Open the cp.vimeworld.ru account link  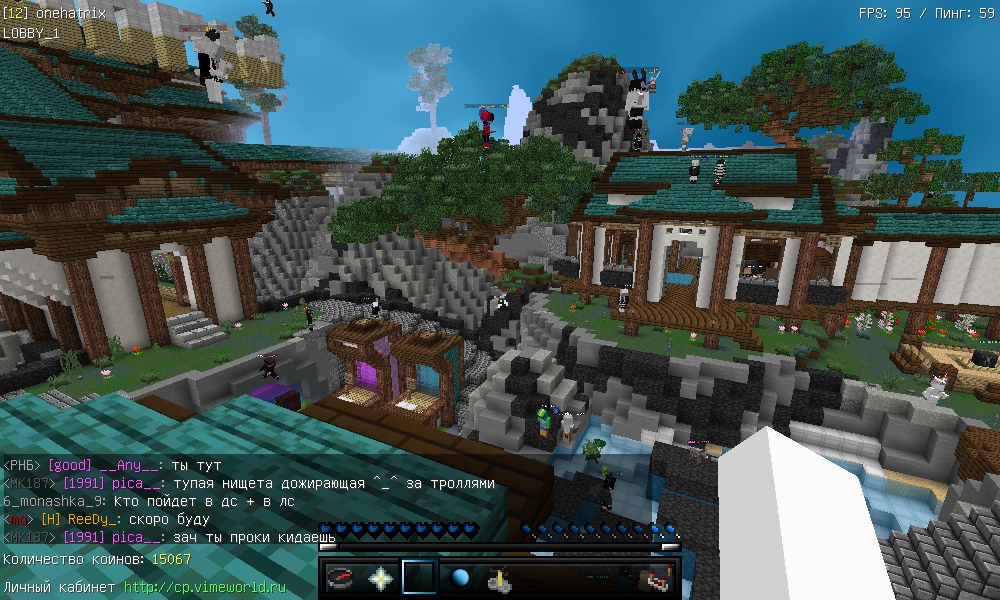pos(205,587)
